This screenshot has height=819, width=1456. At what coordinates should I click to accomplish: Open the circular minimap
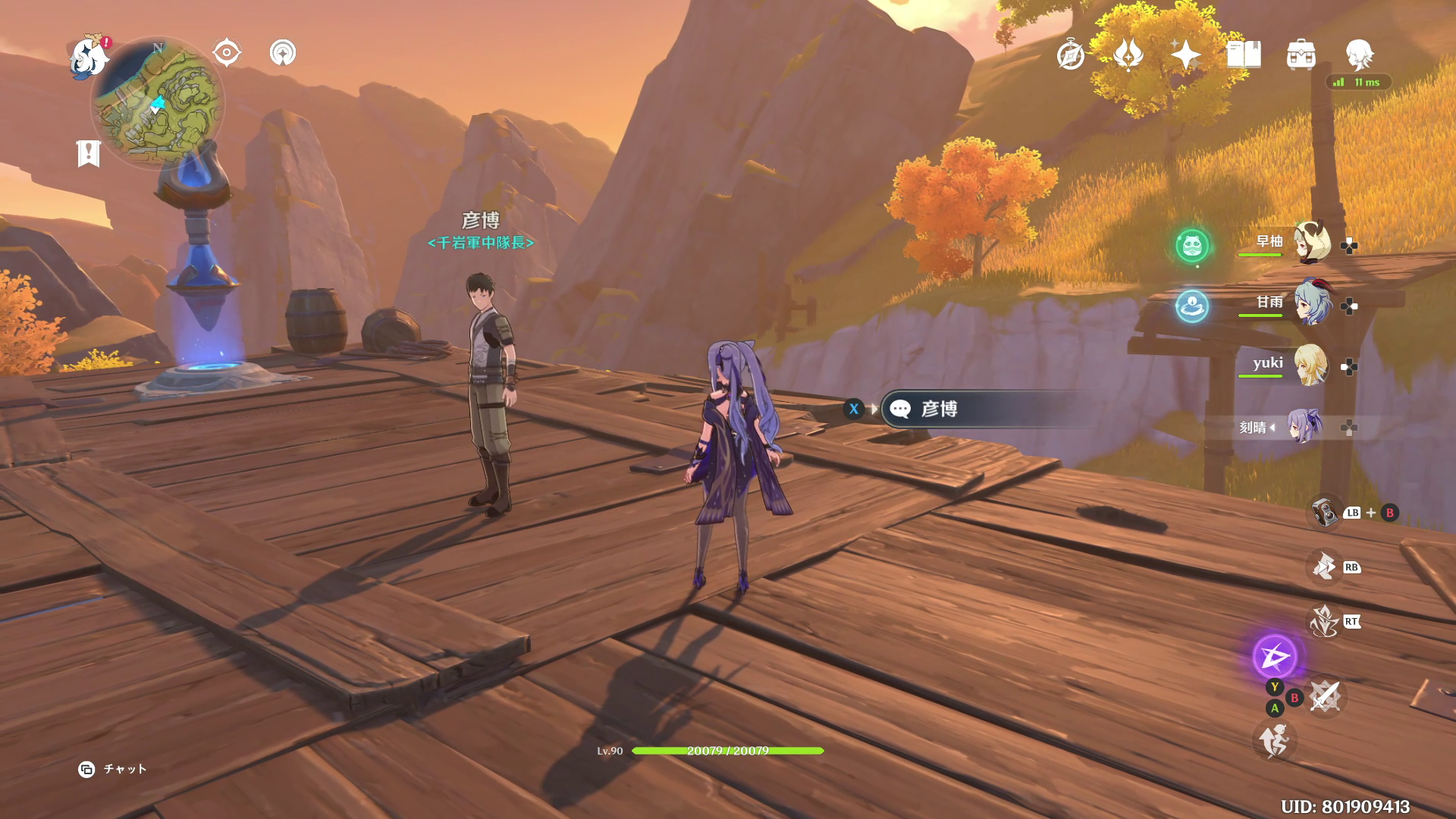pos(158,104)
